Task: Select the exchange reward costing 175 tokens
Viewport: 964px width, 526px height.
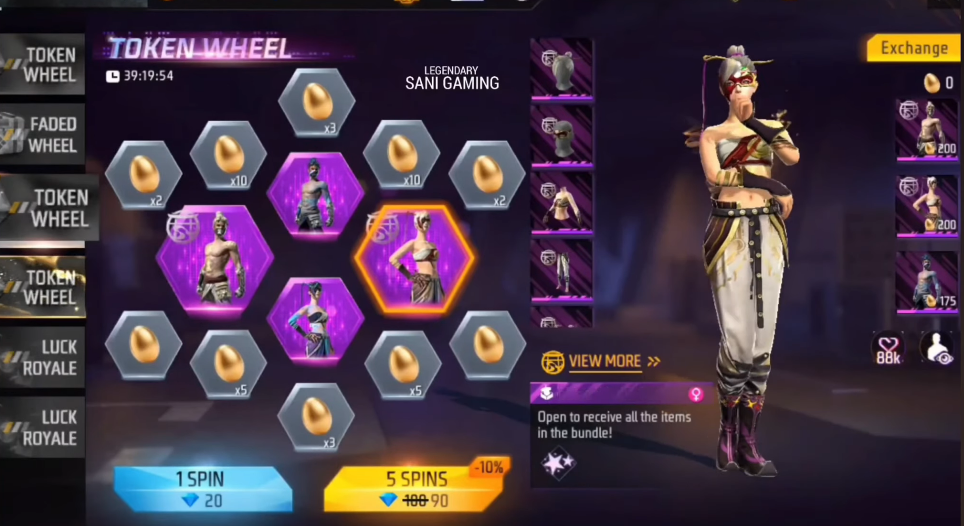Action: 926,281
